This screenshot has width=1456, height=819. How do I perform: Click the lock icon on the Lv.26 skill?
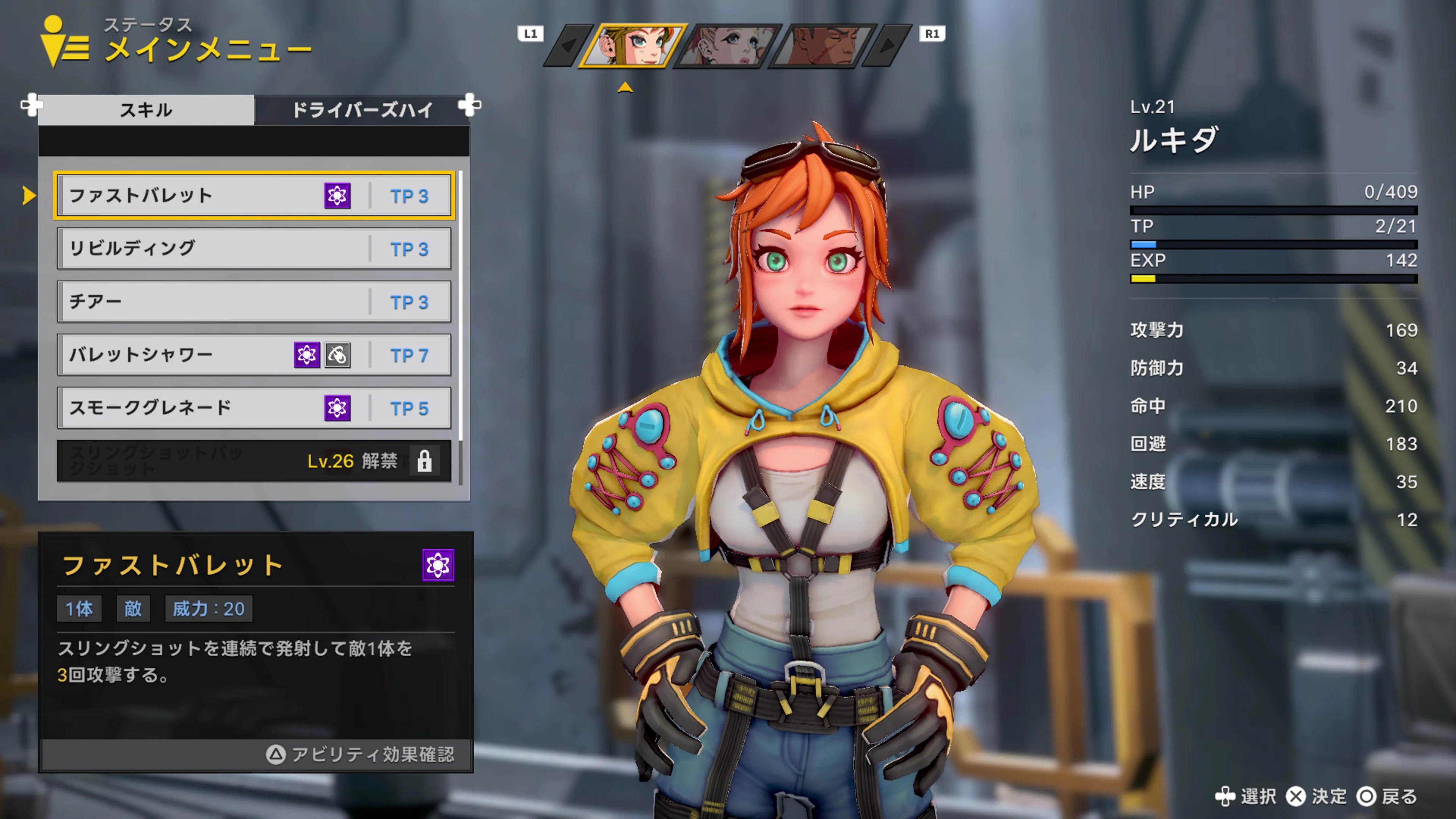(425, 461)
